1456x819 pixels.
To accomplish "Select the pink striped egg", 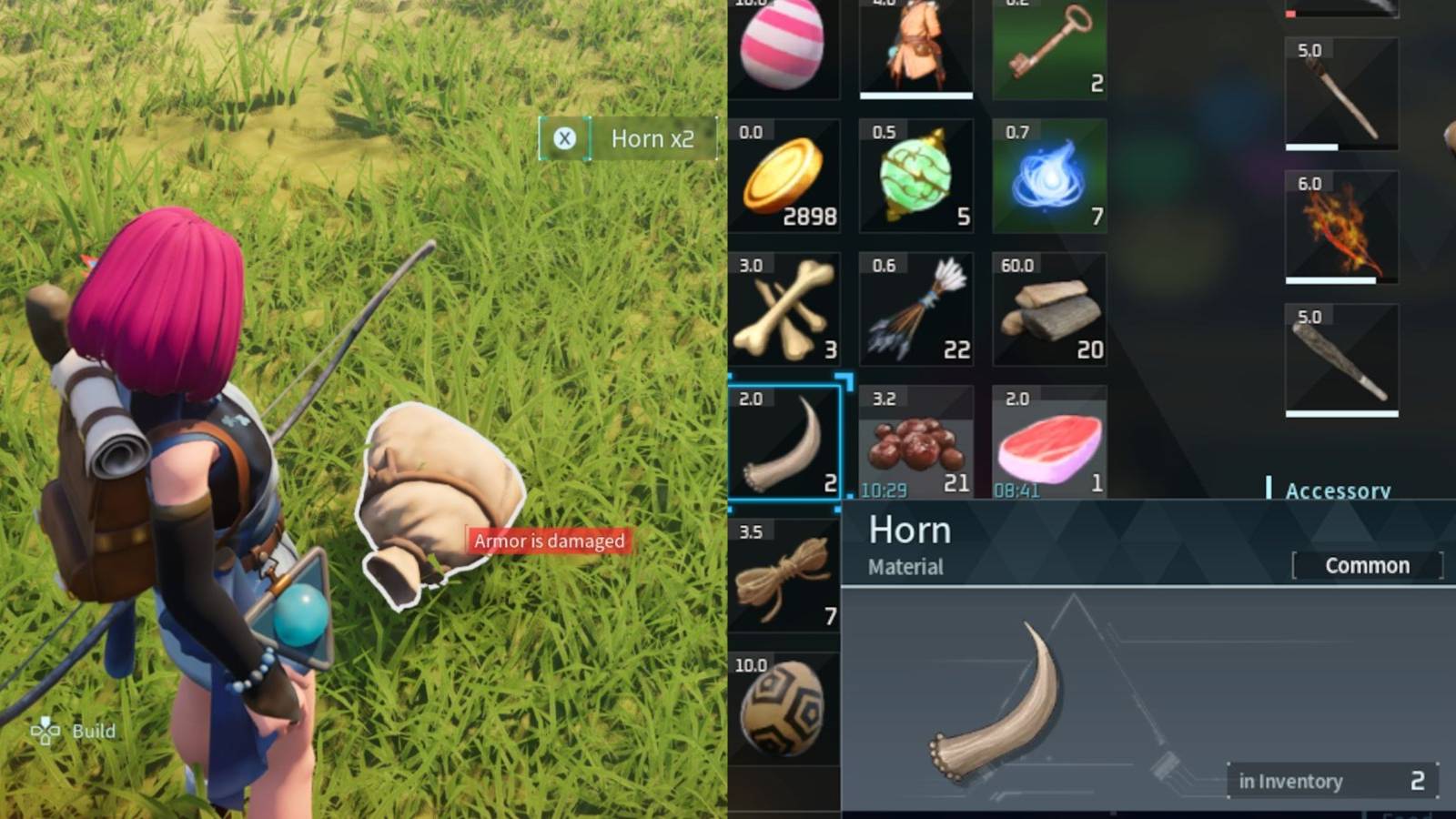I will [x=785, y=45].
